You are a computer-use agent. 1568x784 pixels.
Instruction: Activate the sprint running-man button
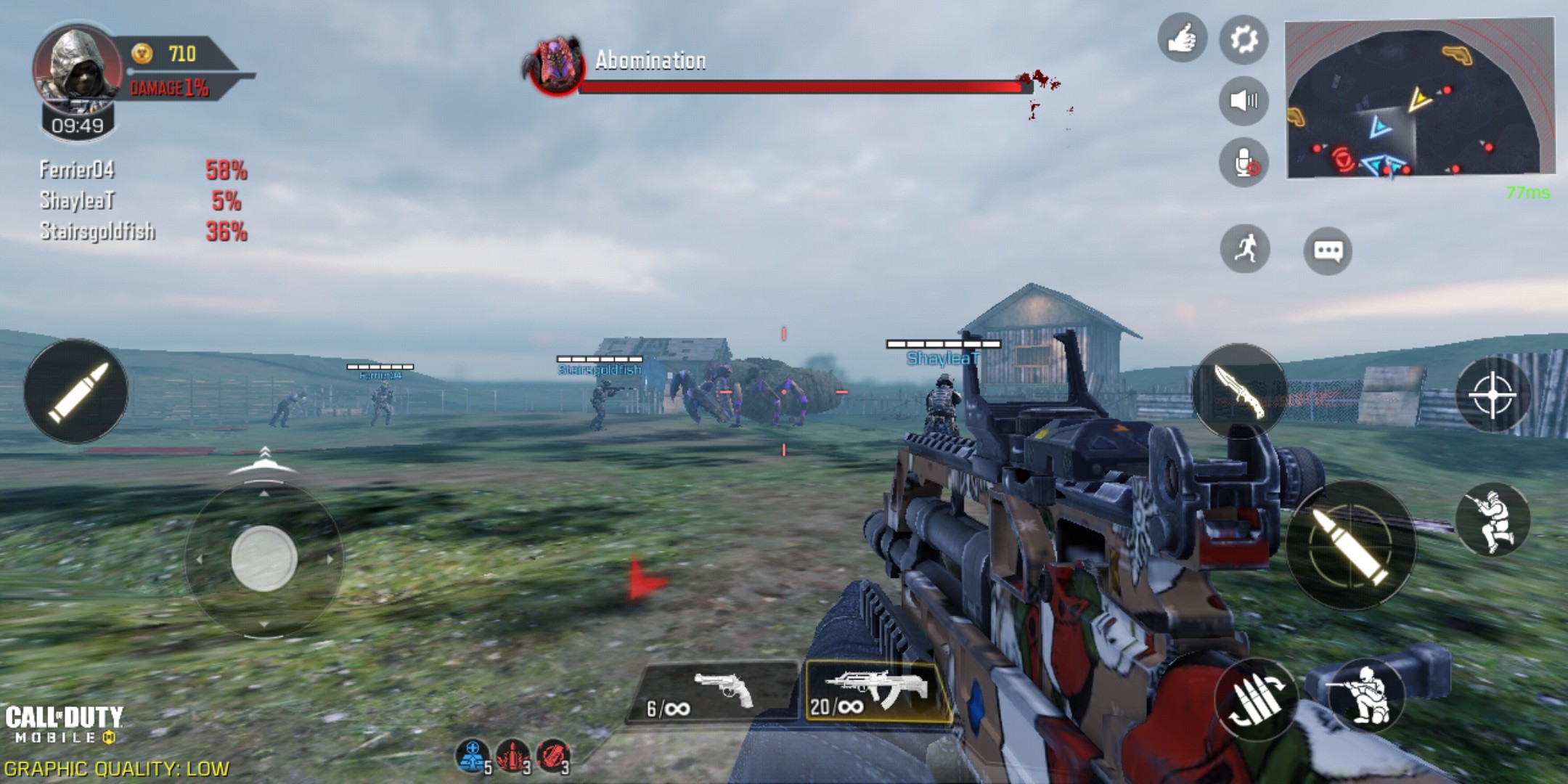(1245, 249)
